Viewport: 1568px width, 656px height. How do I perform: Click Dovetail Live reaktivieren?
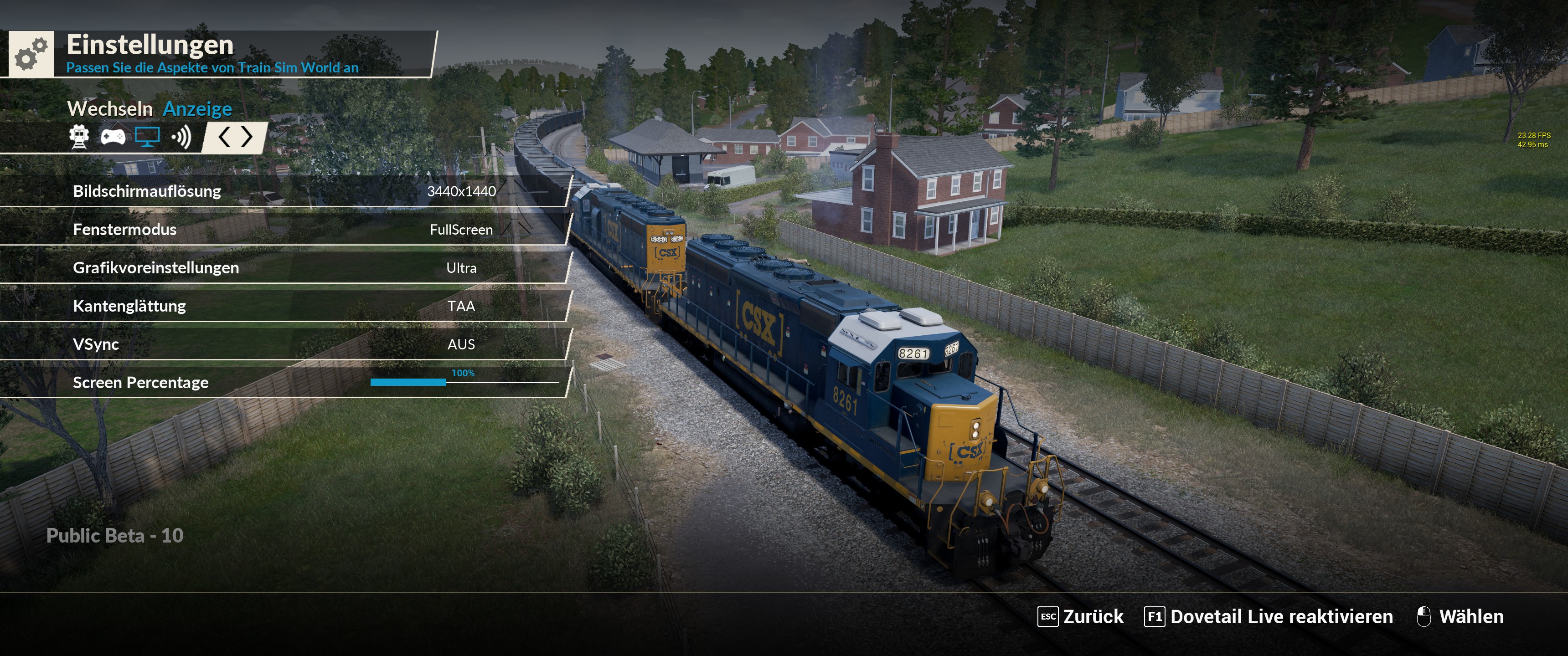tap(1269, 616)
